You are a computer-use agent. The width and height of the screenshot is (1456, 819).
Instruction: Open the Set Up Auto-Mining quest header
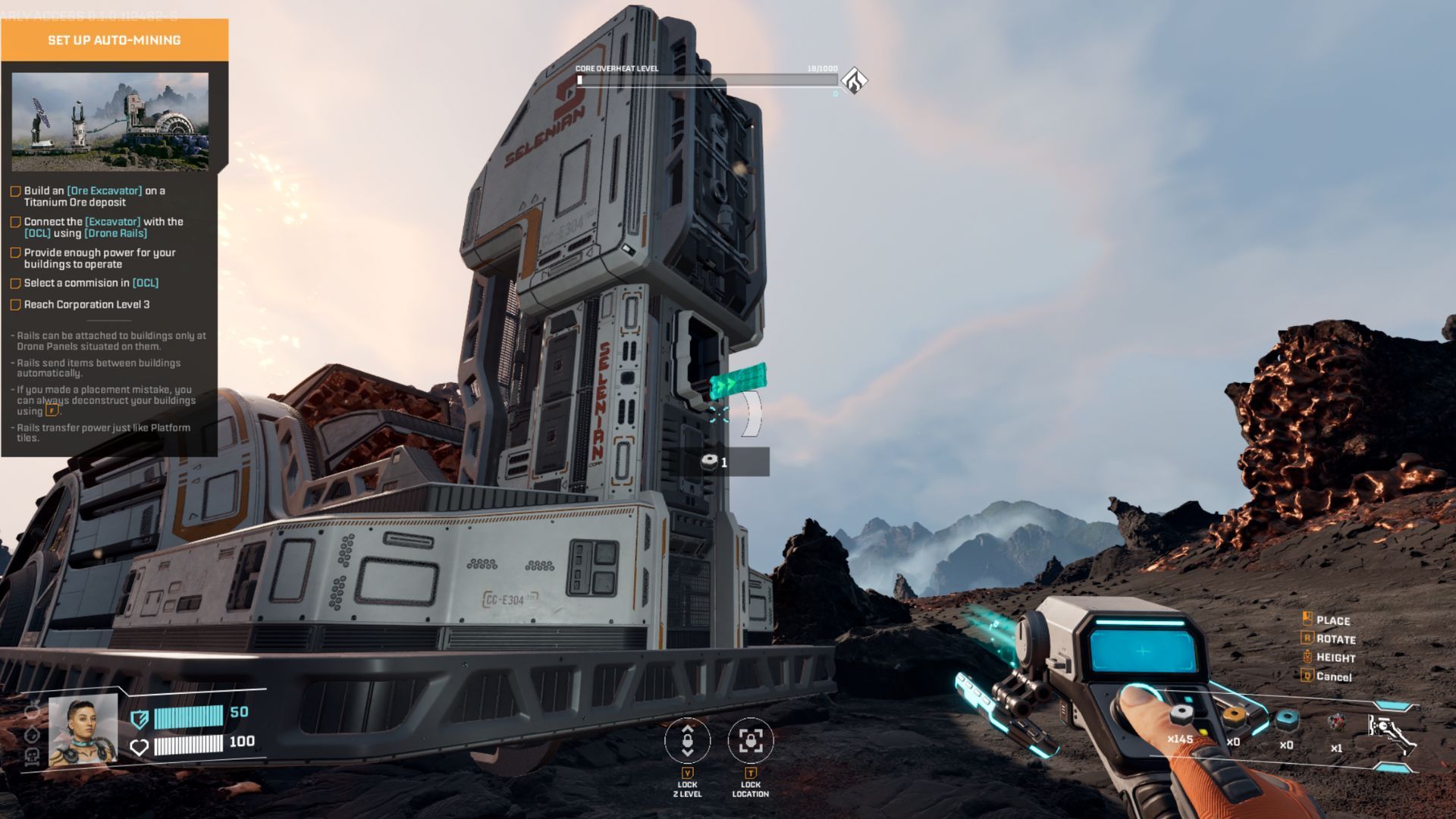click(115, 40)
